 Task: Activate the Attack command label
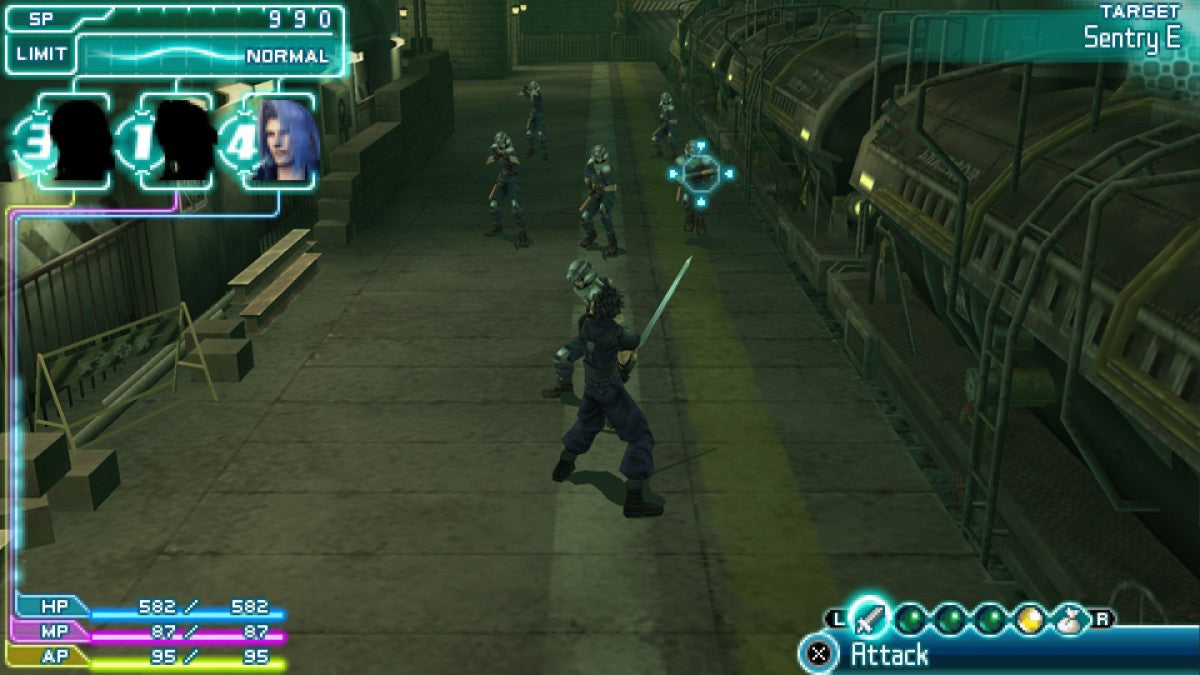click(889, 655)
